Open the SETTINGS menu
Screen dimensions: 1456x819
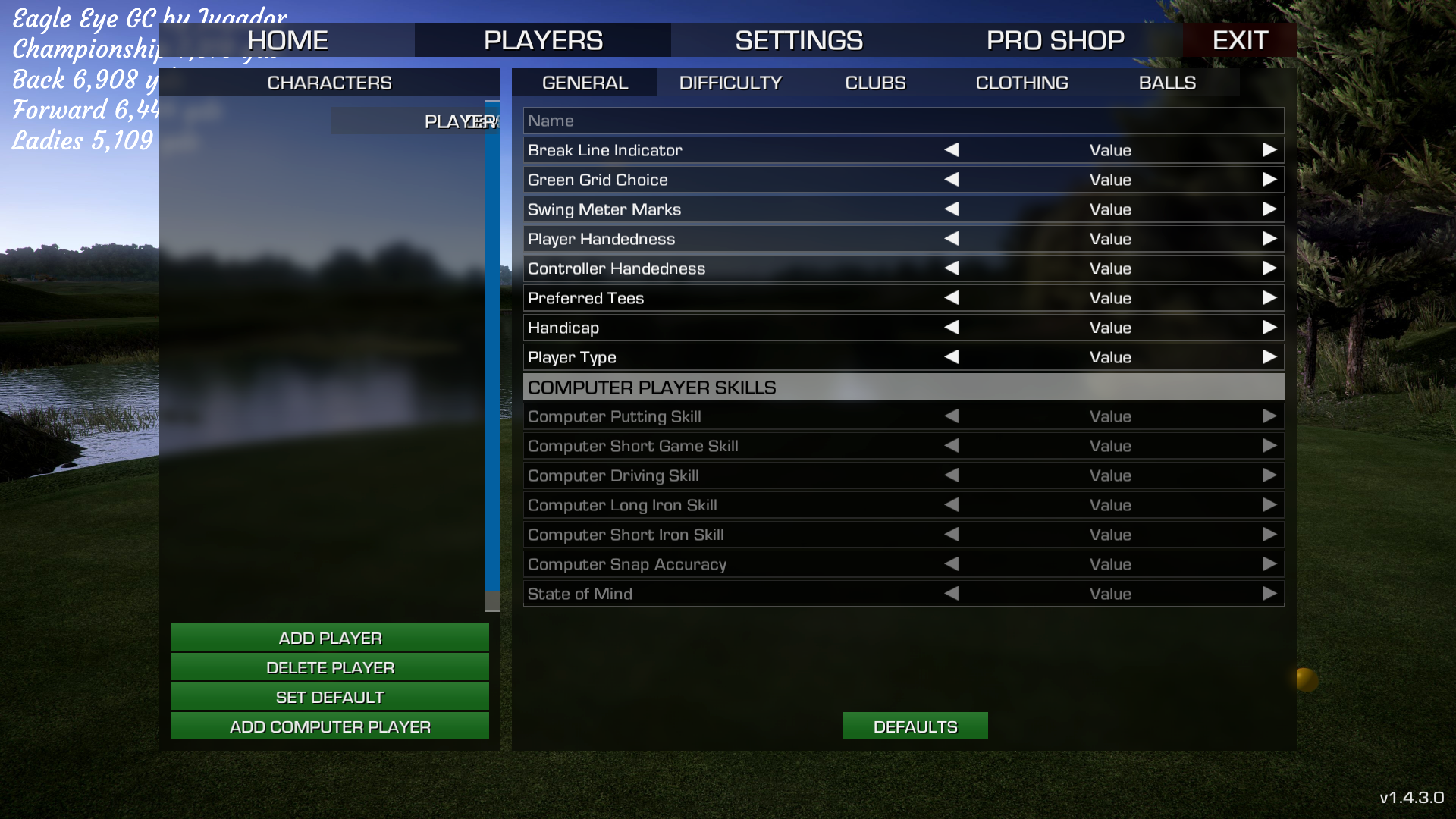(x=799, y=40)
